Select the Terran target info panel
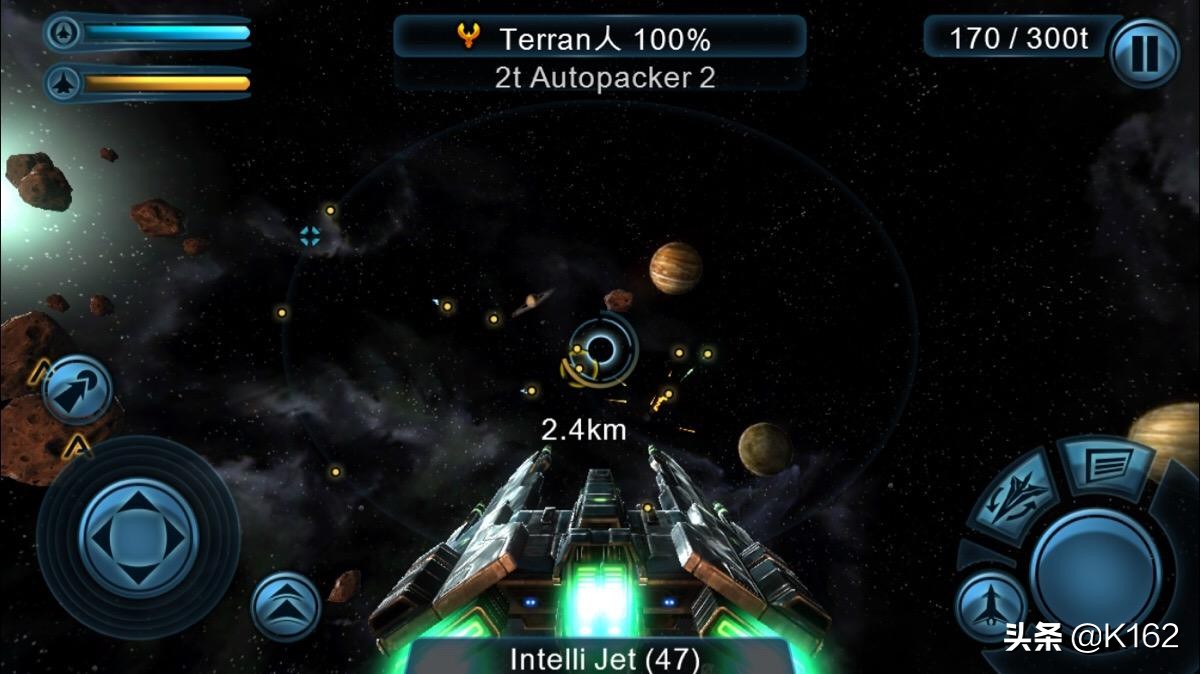 point(600,40)
